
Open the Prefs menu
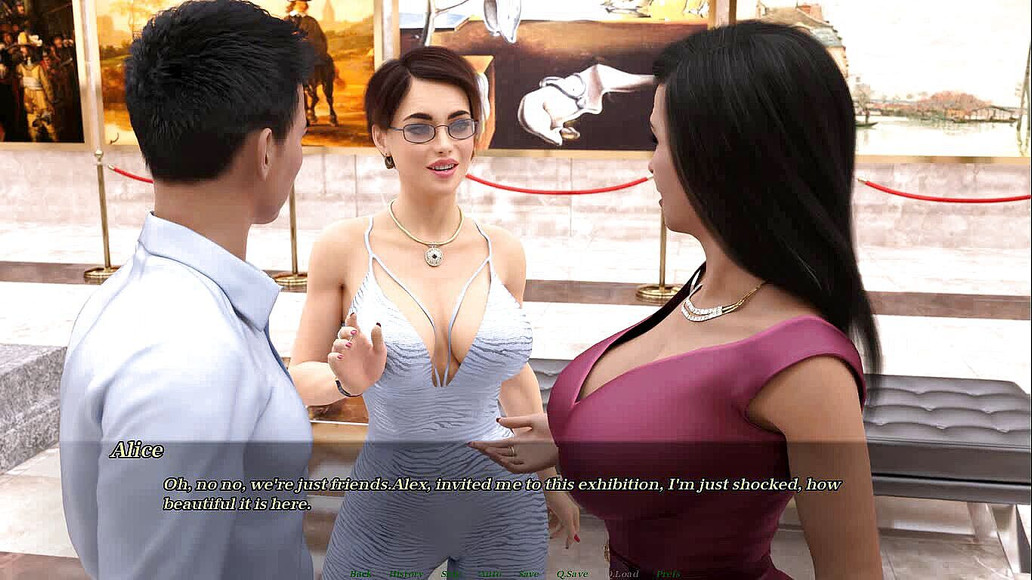668,574
